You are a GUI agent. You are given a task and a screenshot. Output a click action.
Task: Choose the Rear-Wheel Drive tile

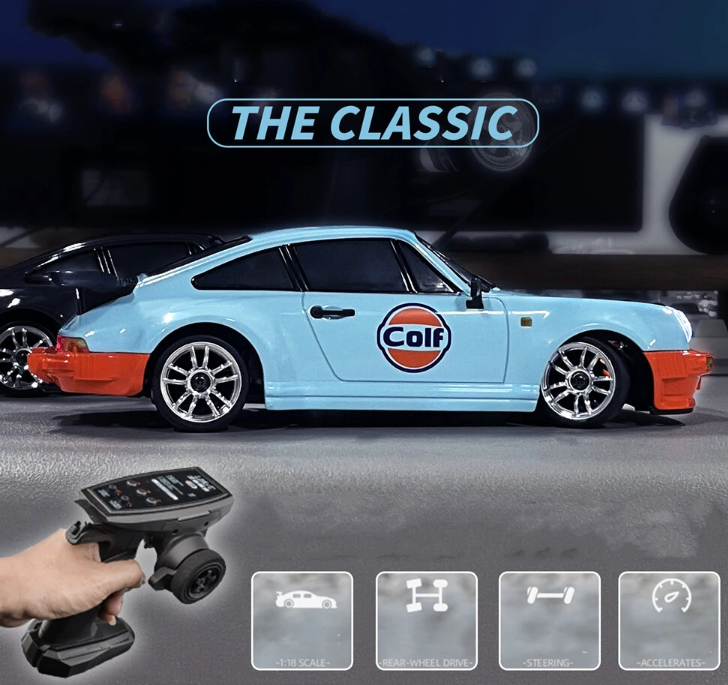426,620
